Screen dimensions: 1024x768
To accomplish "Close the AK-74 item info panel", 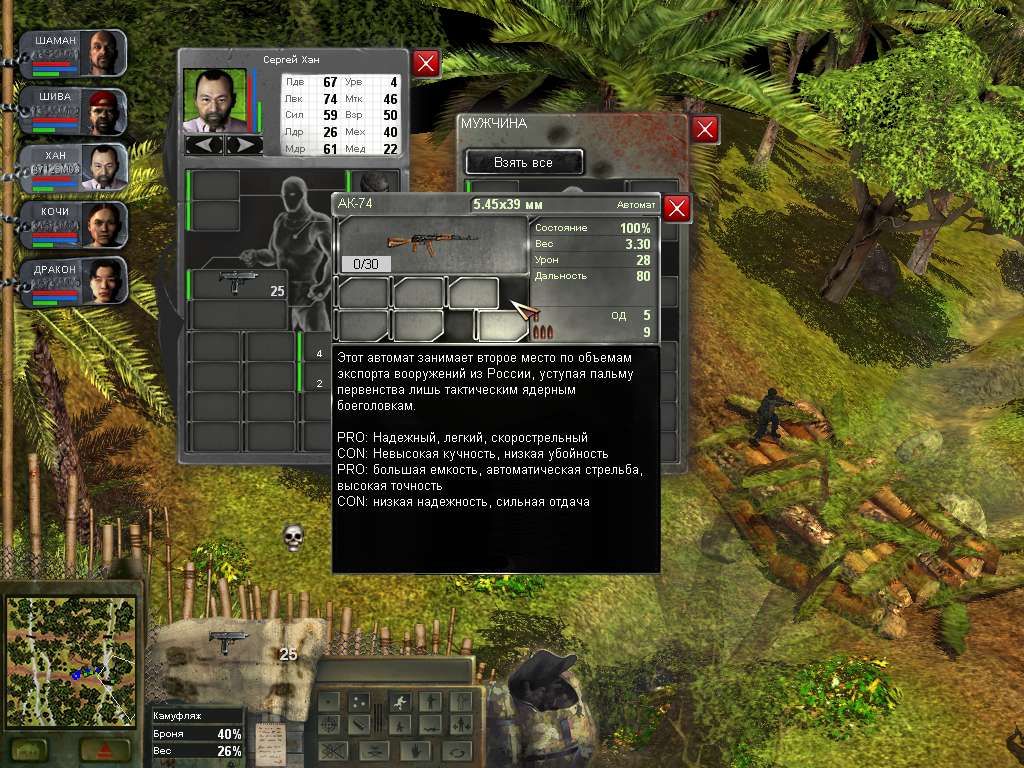I will pos(677,208).
